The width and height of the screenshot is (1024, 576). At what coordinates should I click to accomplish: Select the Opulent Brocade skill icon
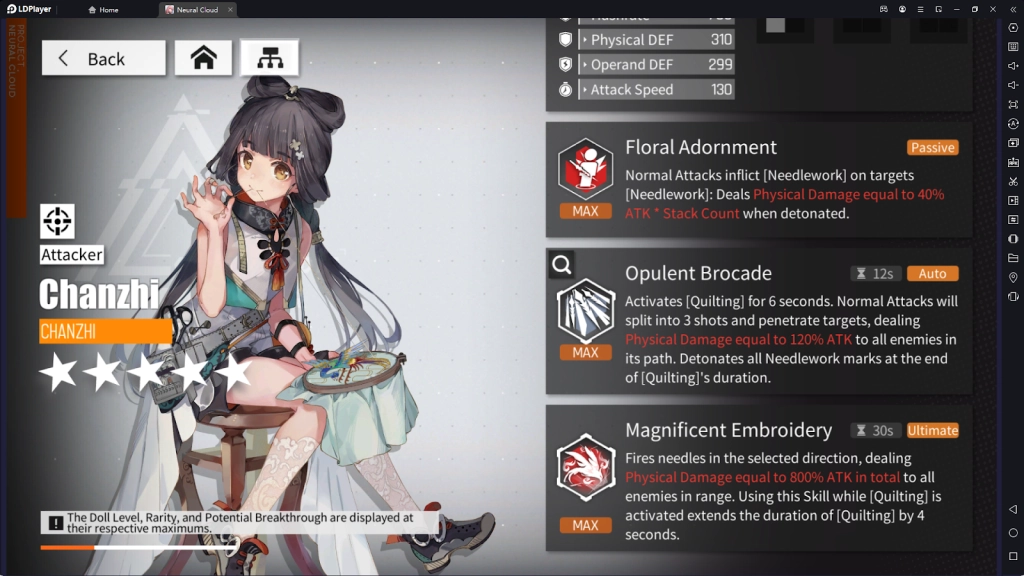click(x=585, y=310)
